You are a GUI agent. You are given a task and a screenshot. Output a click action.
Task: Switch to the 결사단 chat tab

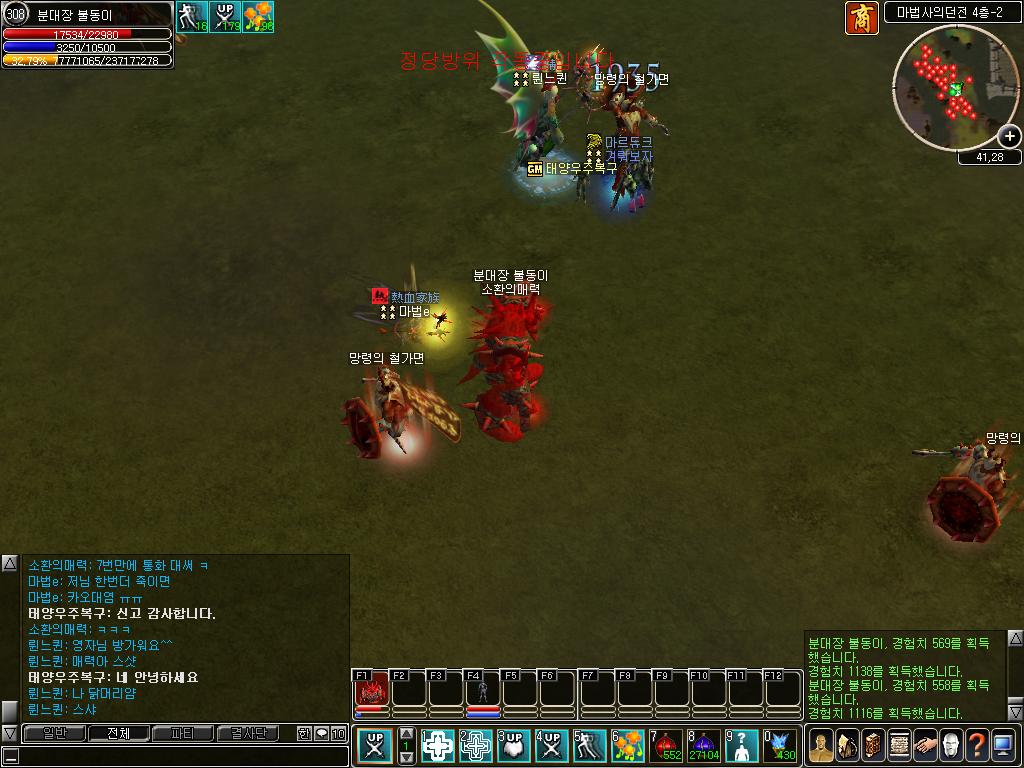[x=247, y=733]
